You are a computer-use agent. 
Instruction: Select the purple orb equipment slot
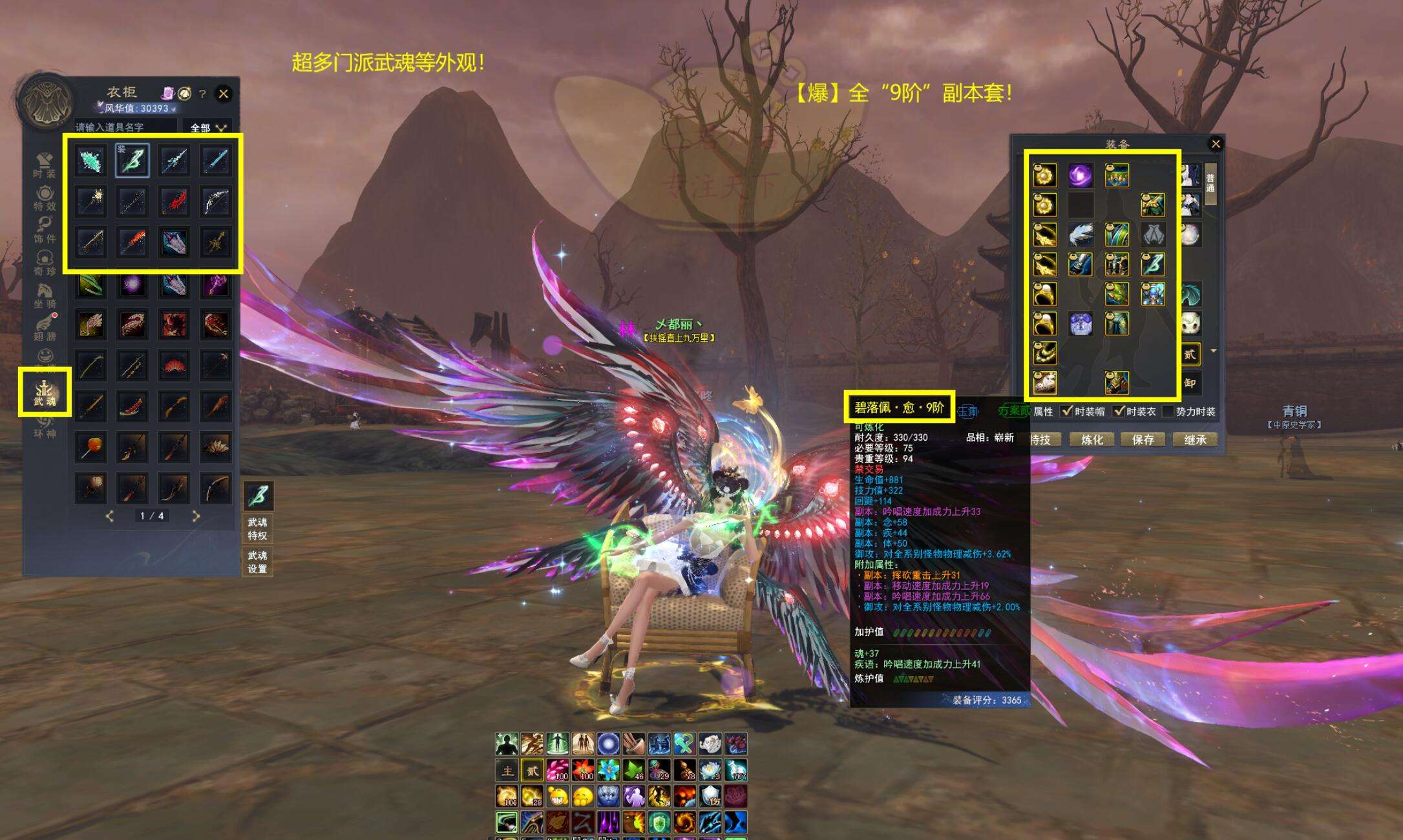1080,175
